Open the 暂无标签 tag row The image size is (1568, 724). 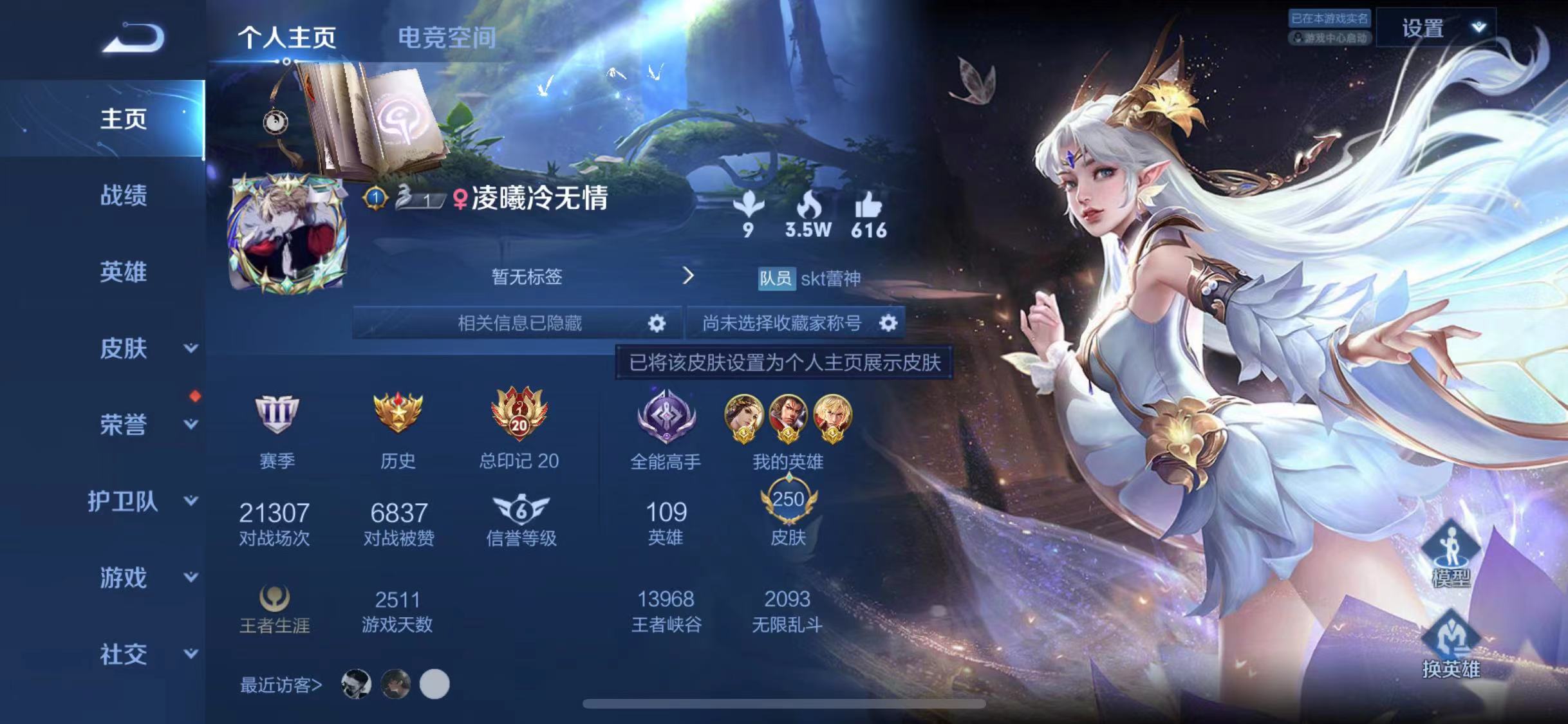[x=528, y=277]
